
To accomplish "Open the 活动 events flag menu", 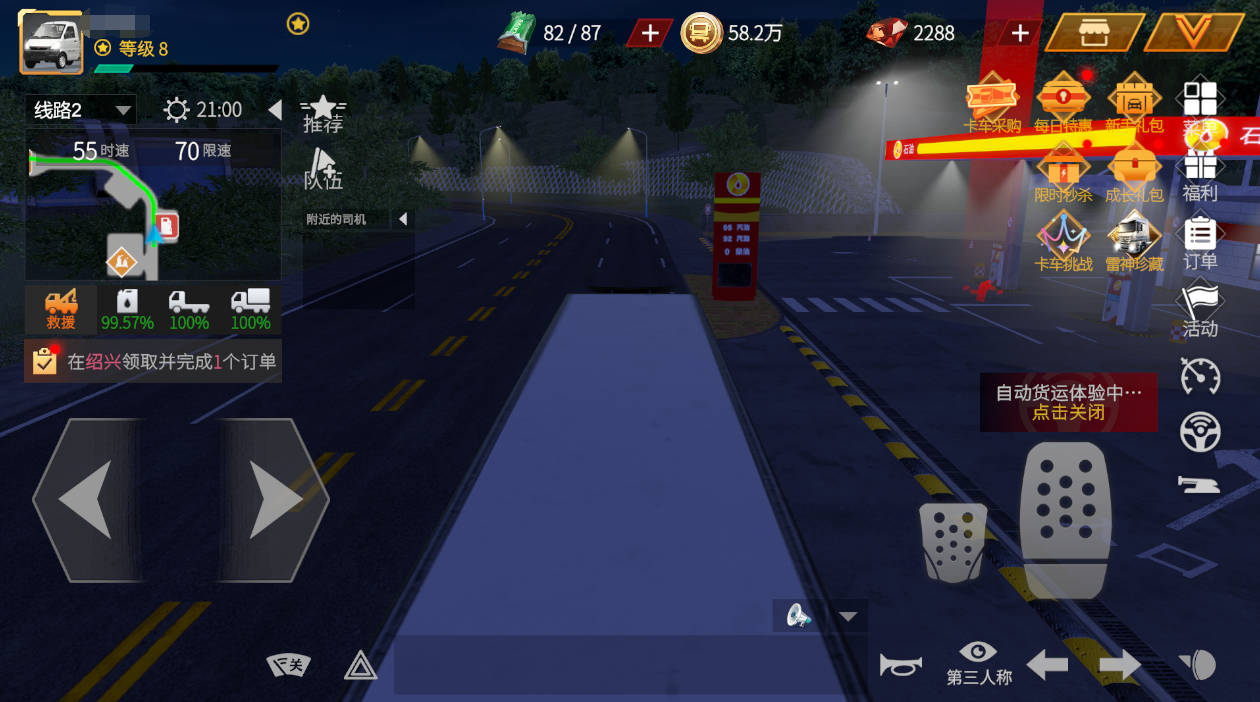I will 1200,311.
